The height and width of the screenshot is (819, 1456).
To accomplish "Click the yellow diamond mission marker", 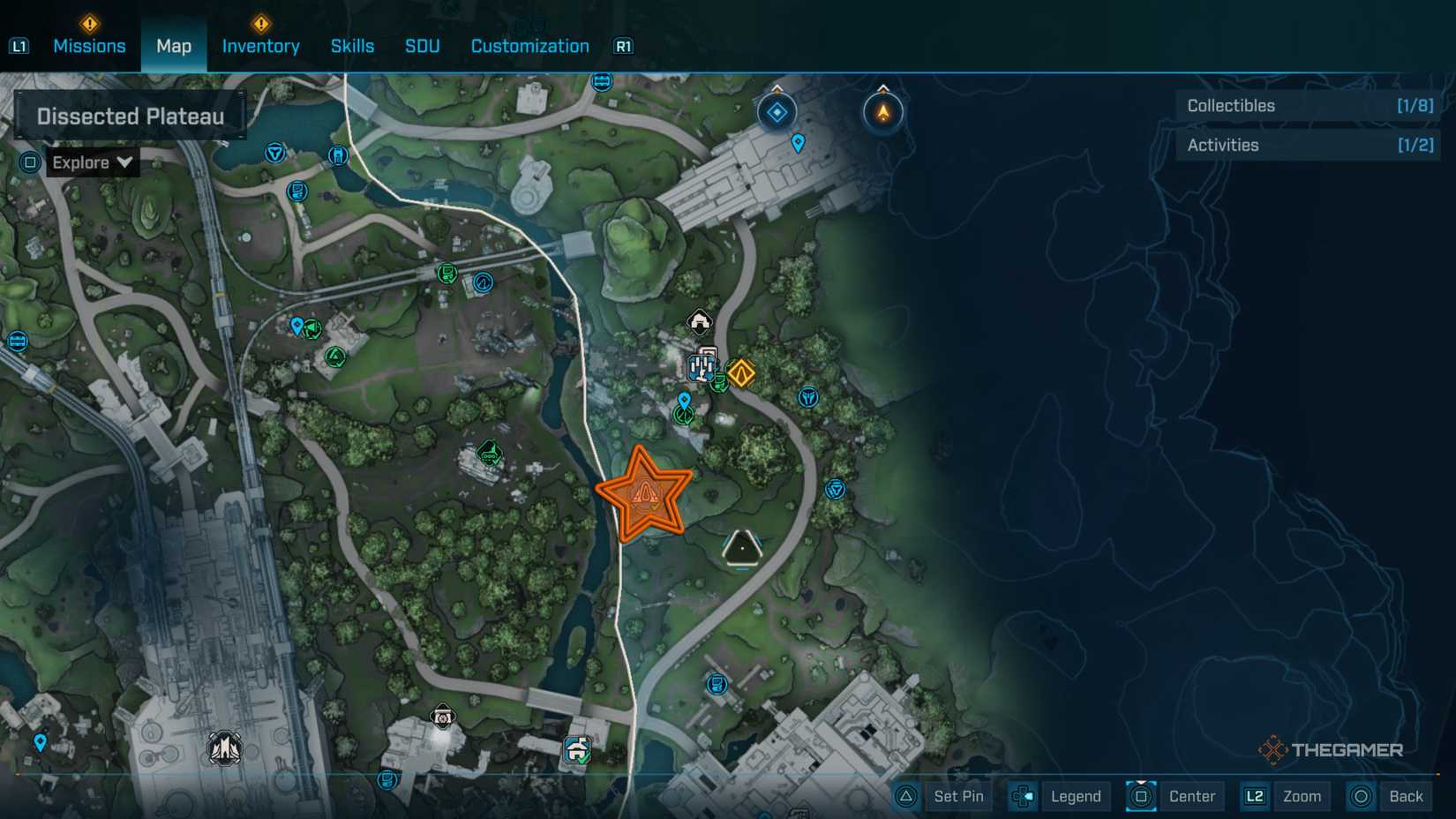I will point(741,373).
